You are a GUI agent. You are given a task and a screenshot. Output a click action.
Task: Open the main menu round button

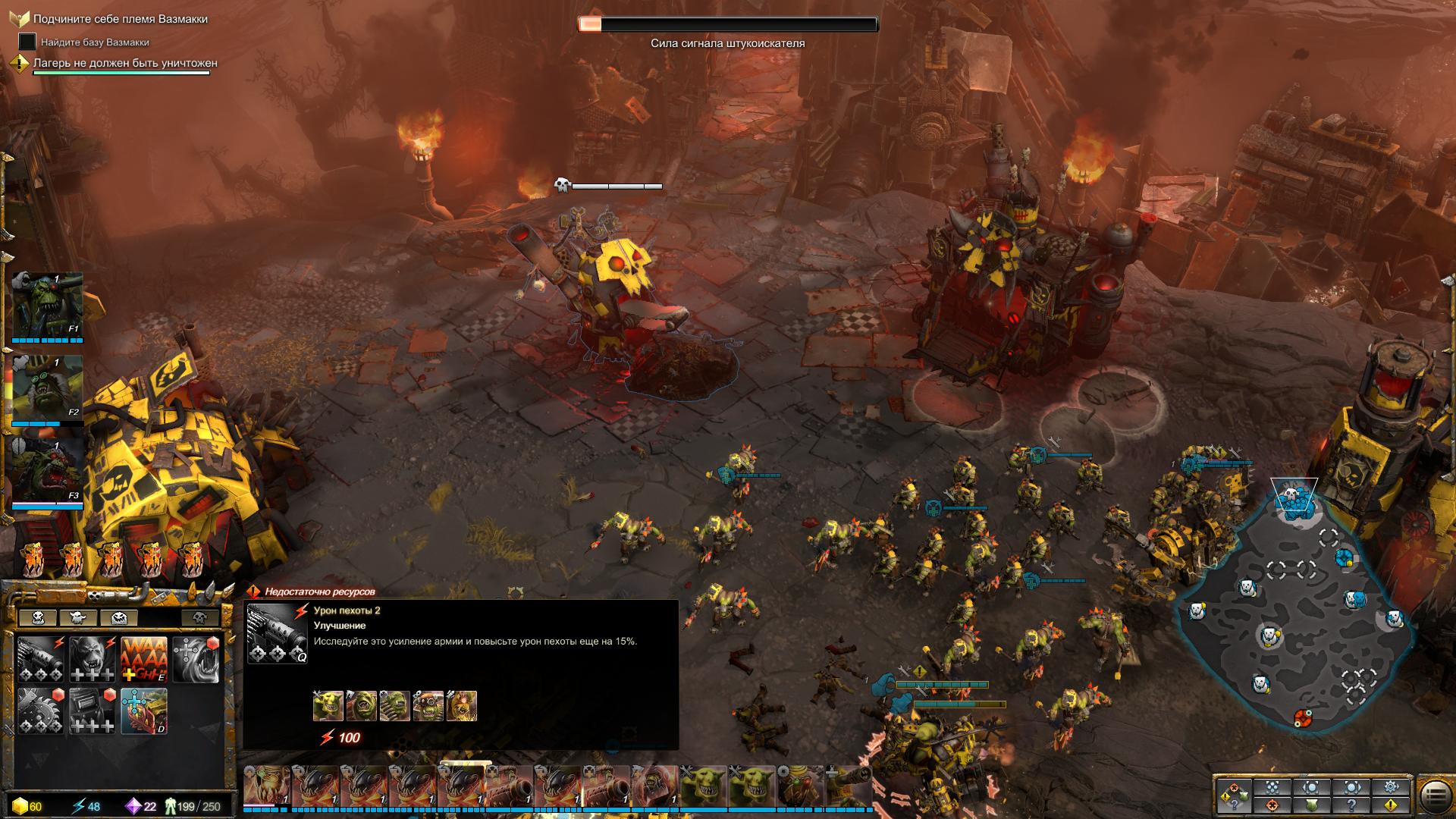point(1435,796)
